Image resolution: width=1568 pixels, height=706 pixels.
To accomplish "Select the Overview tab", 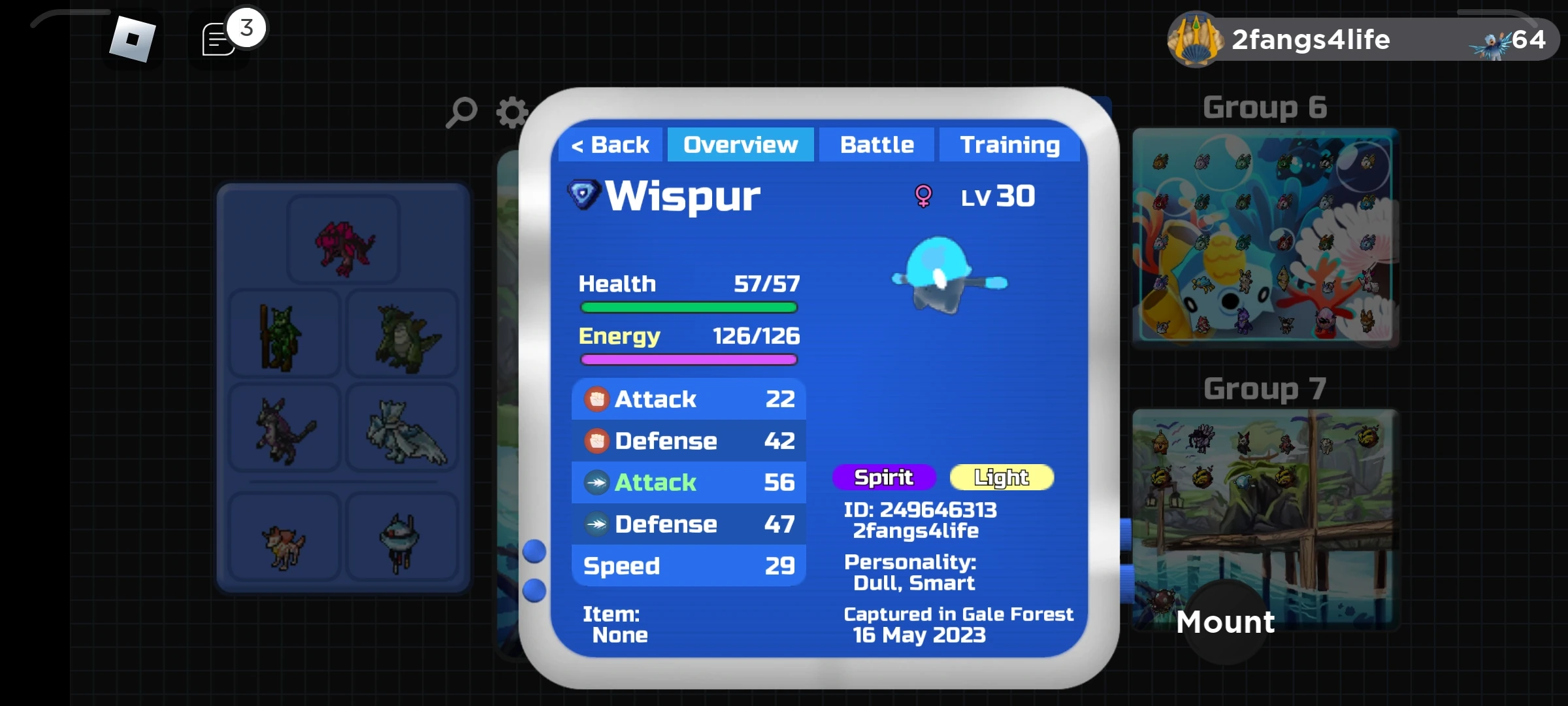I will point(740,144).
